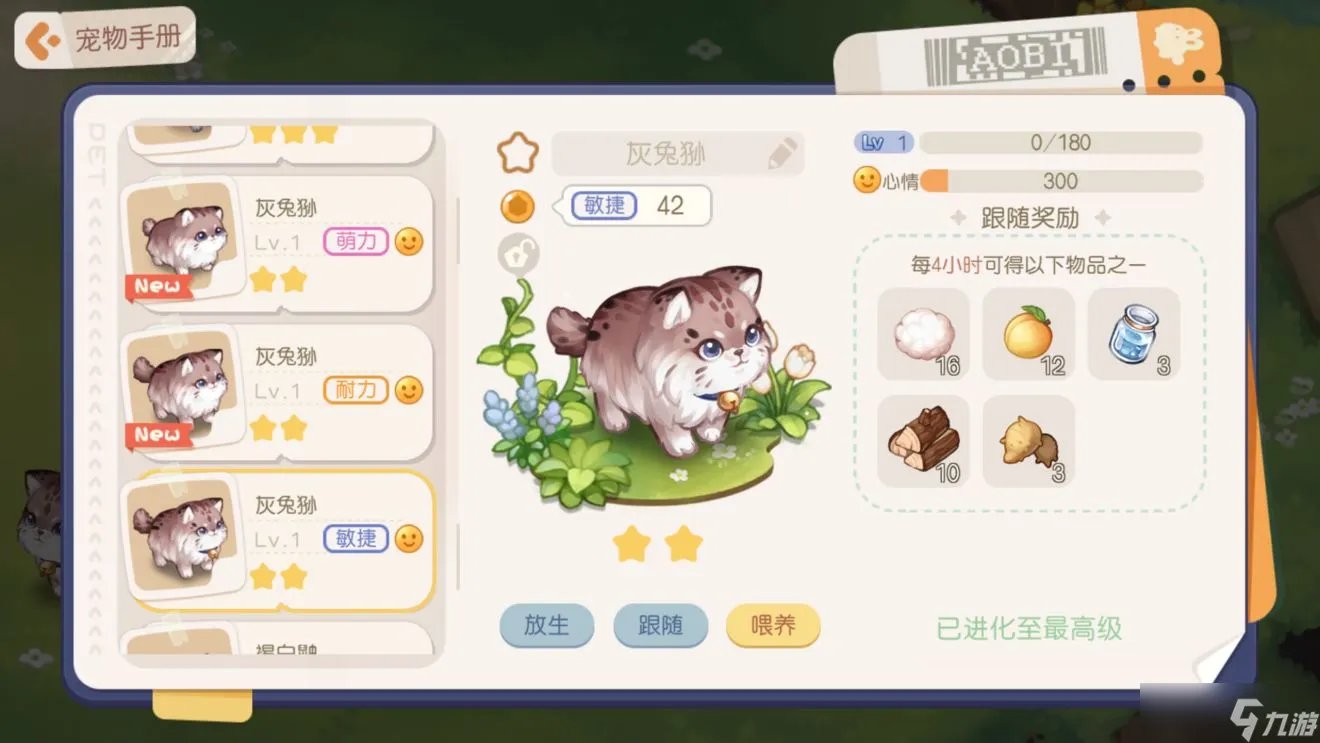Click the smiley face on the 萌力 pet entry

point(406,240)
